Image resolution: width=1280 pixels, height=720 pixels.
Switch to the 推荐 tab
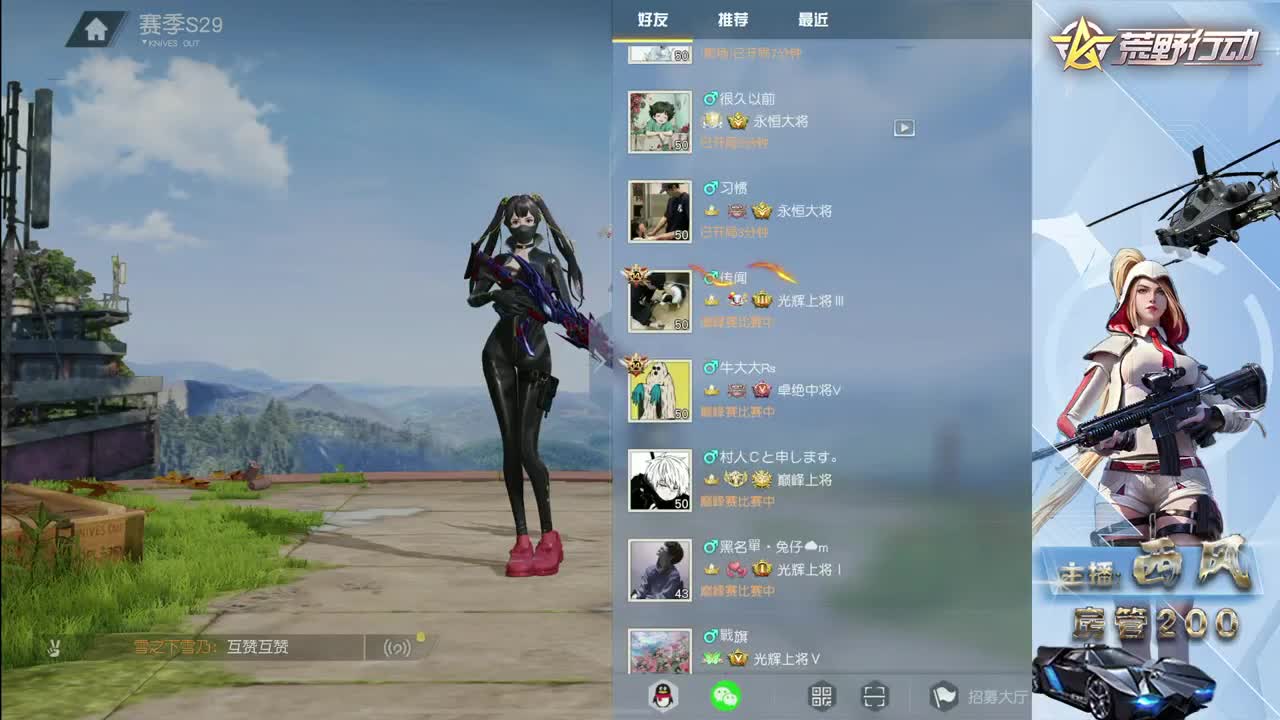click(734, 20)
